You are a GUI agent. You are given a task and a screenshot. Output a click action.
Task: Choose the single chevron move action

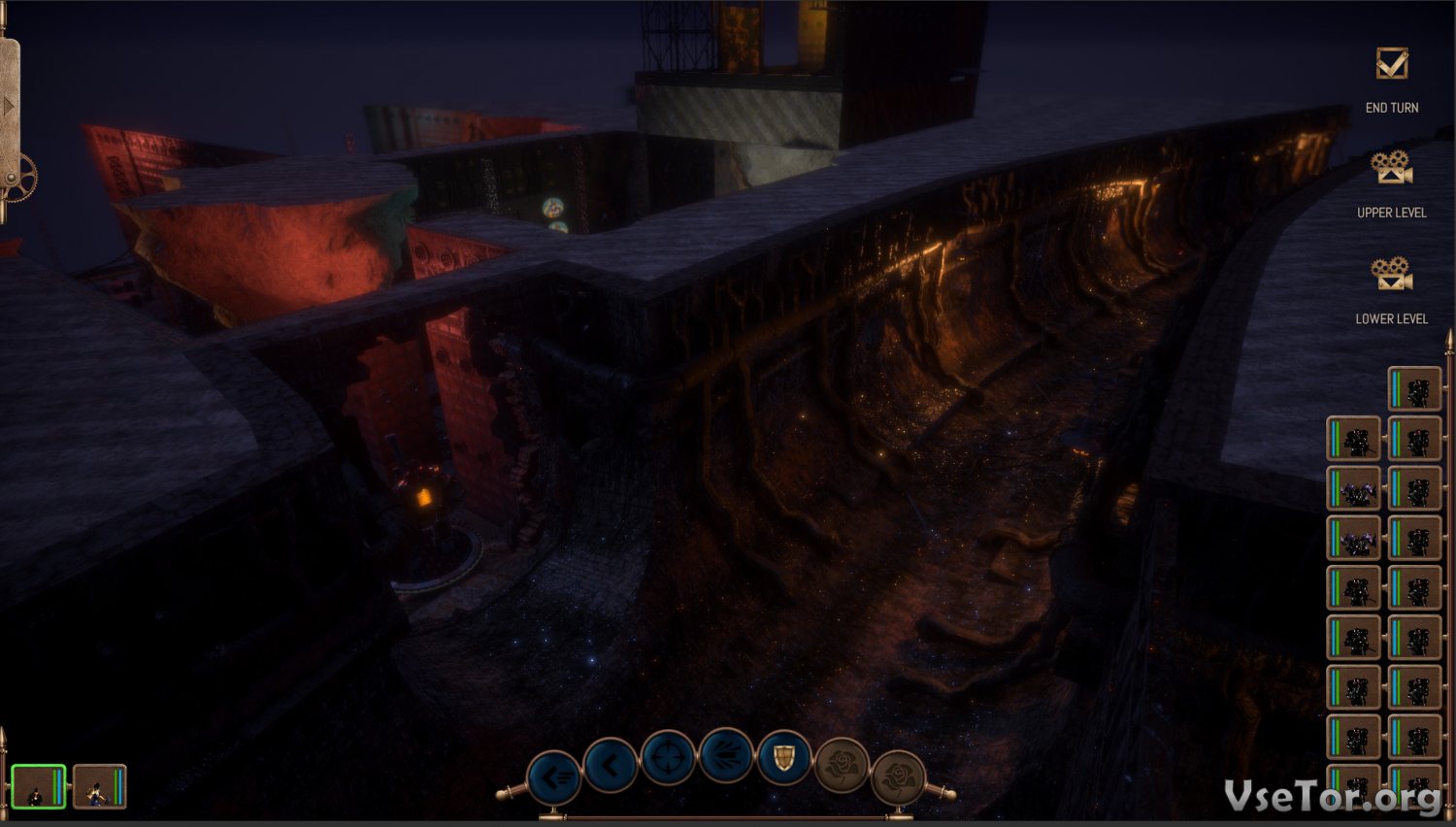coord(611,766)
